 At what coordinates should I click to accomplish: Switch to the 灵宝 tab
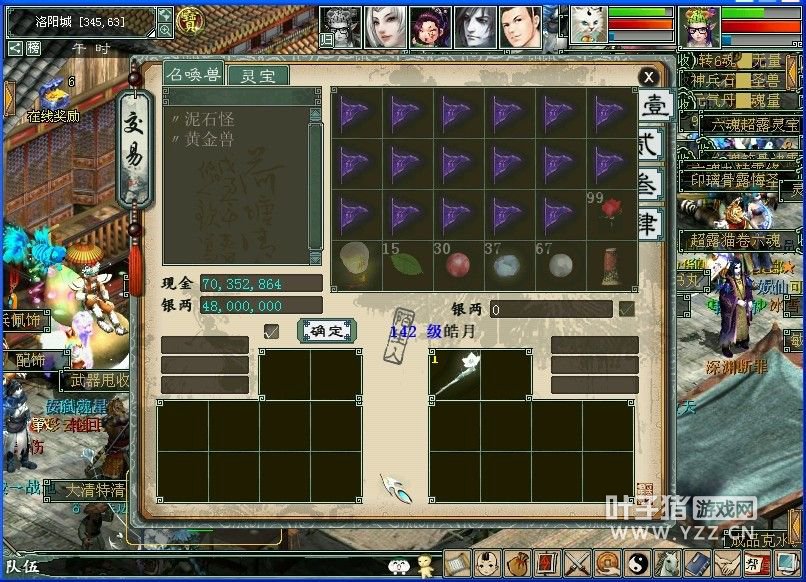point(256,75)
